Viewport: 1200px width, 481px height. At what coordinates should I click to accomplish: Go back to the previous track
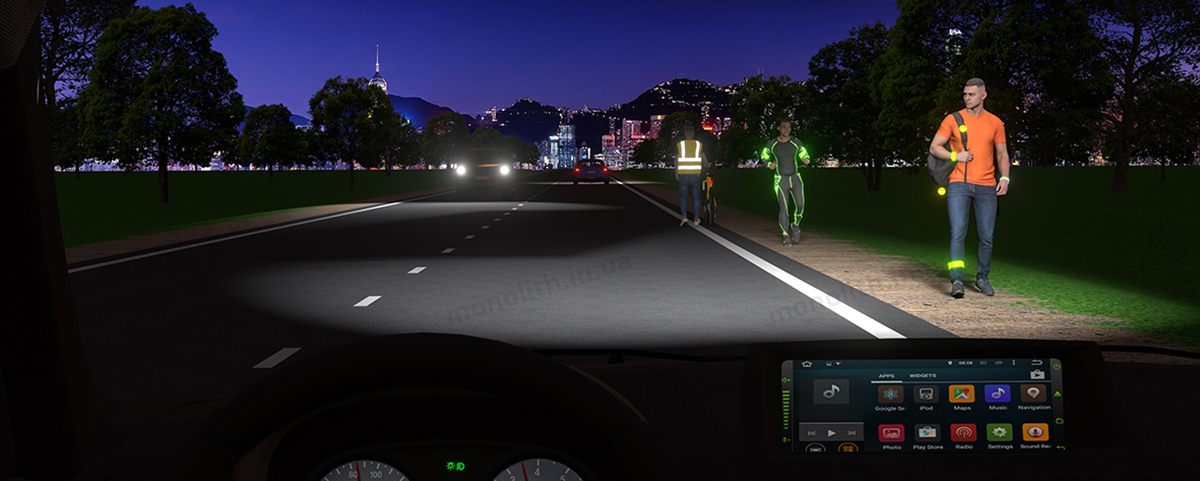[x=811, y=433]
